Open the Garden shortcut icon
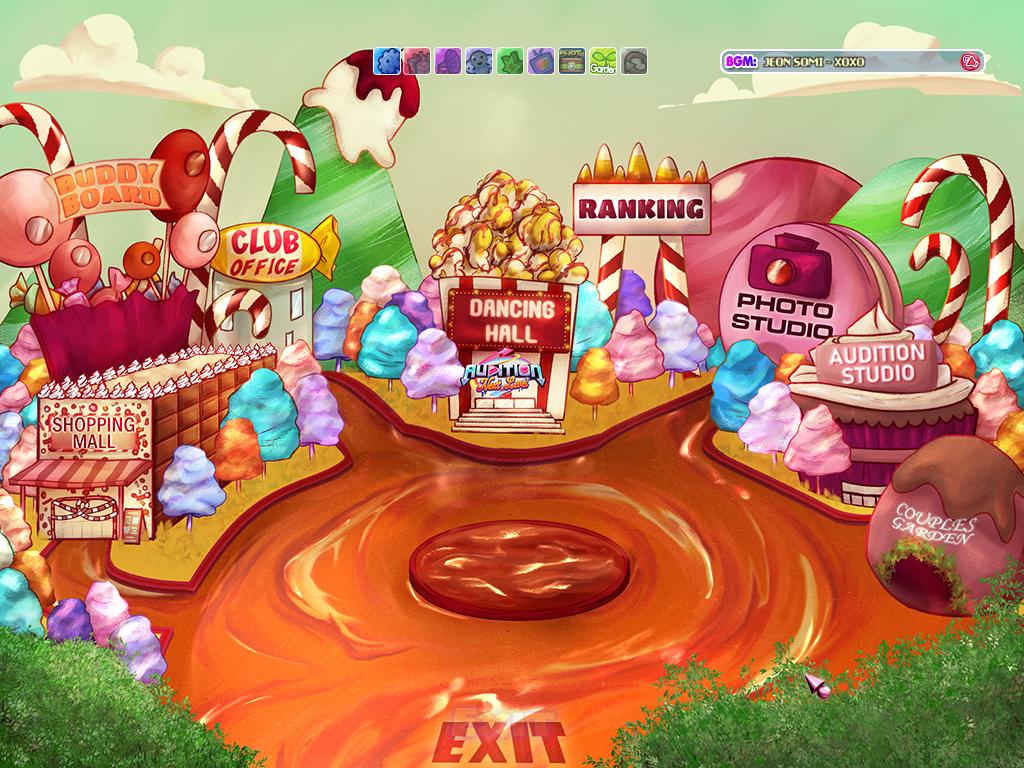 tap(603, 62)
